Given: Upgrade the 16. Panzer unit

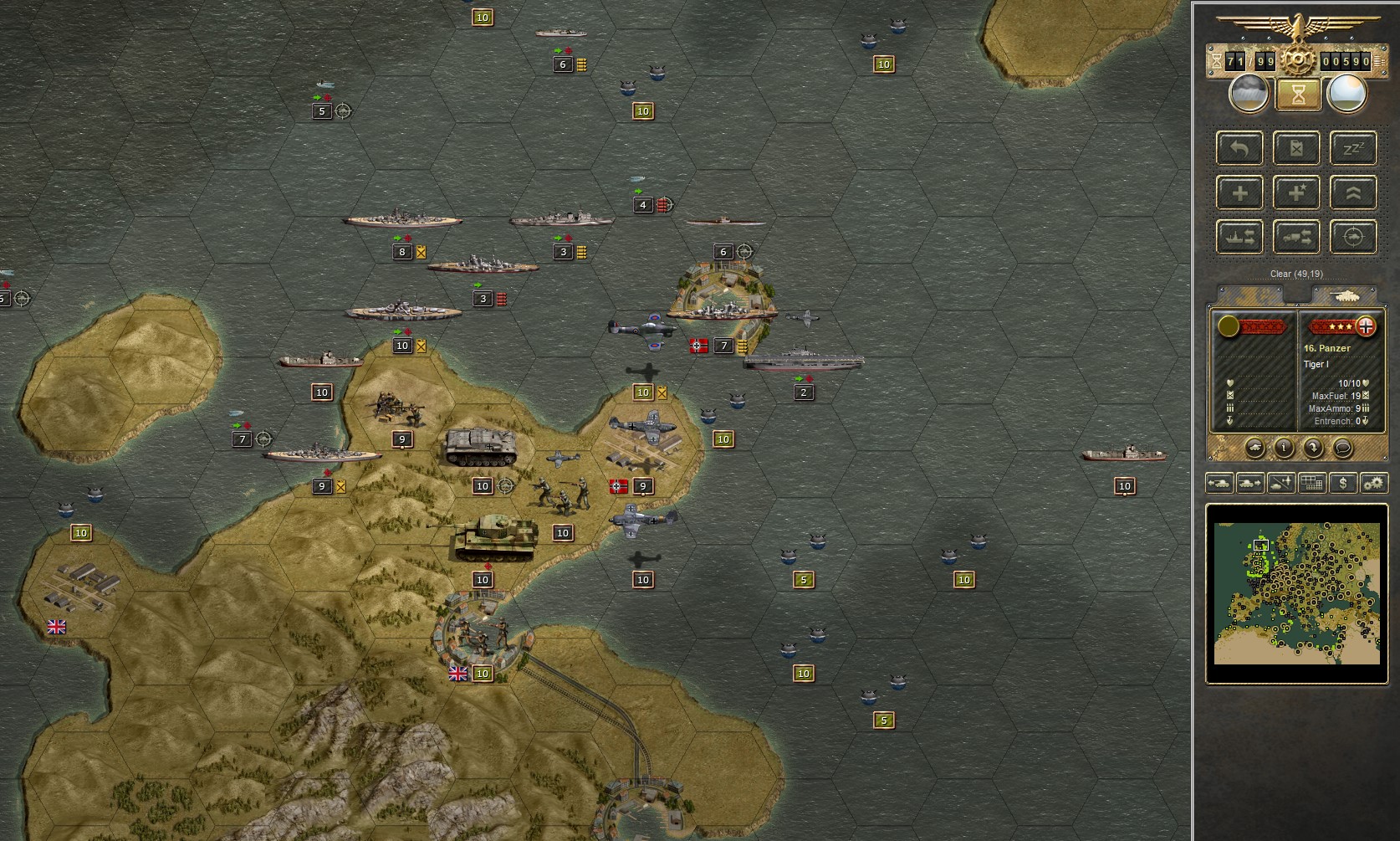Looking at the screenshot, I should pyautogui.click(x=1352, y=192).
